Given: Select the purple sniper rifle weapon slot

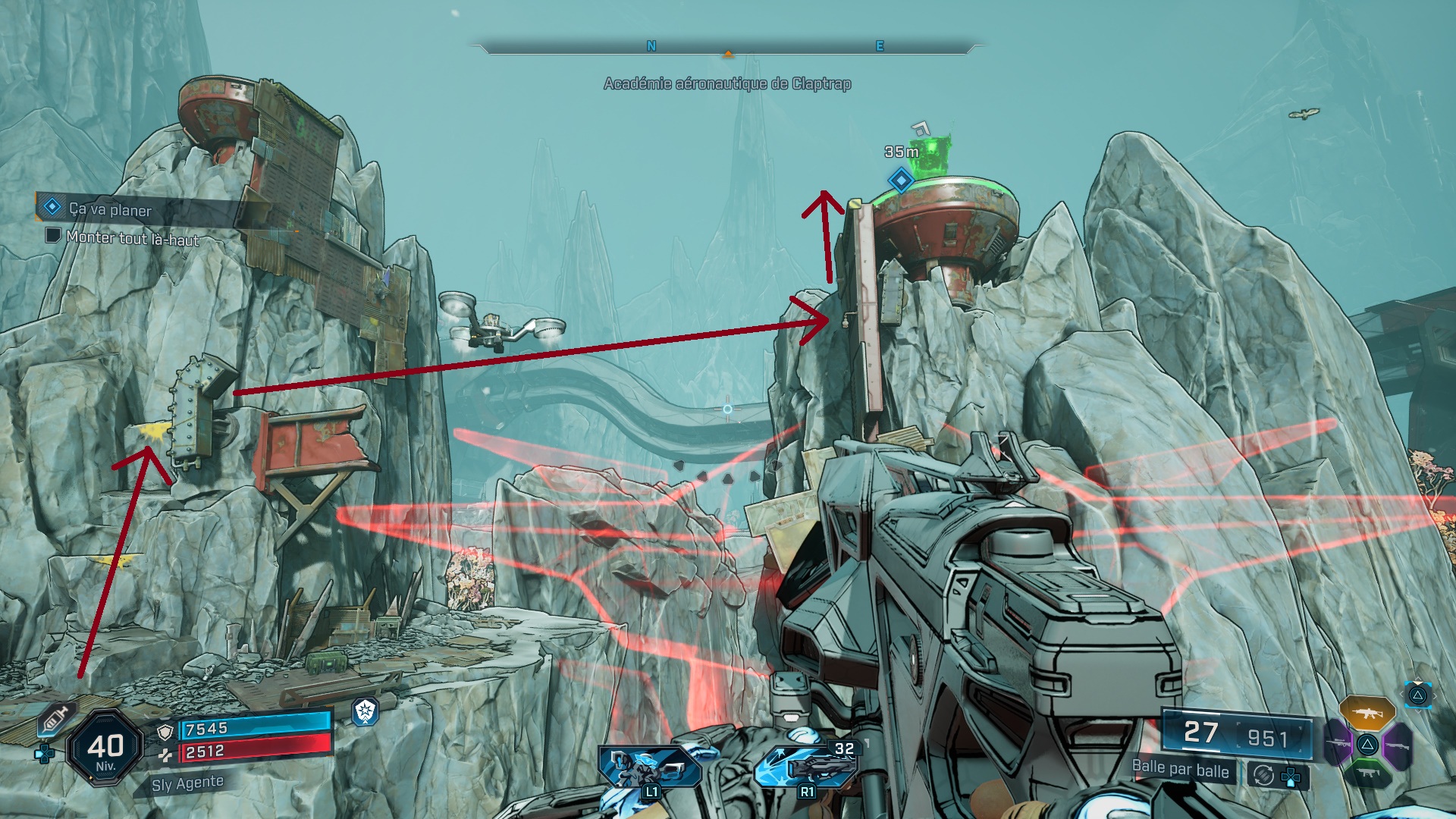Looking at the screenshot, I should 1337,743.
